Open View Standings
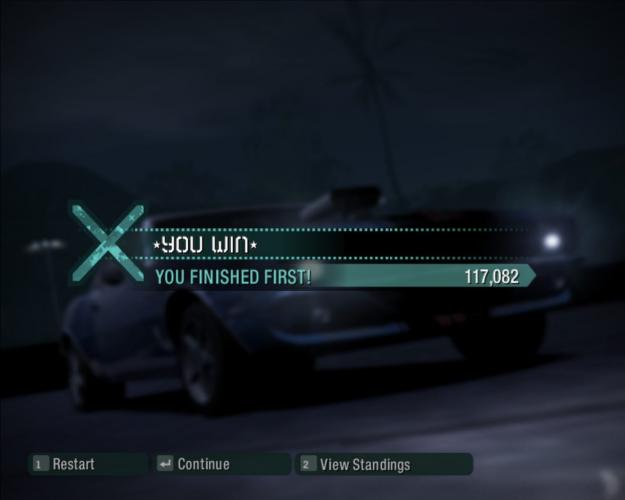This screenshot has height=500, width=625. click(364, 464)
